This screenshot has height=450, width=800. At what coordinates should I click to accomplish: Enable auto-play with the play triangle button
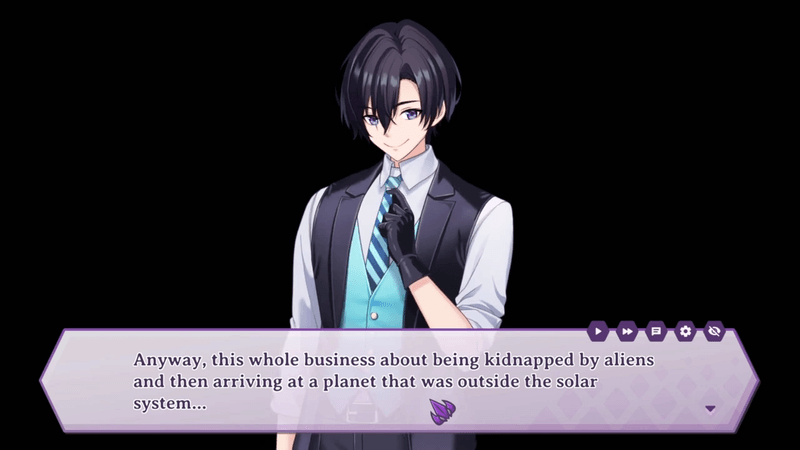click(x=598, y=330)
